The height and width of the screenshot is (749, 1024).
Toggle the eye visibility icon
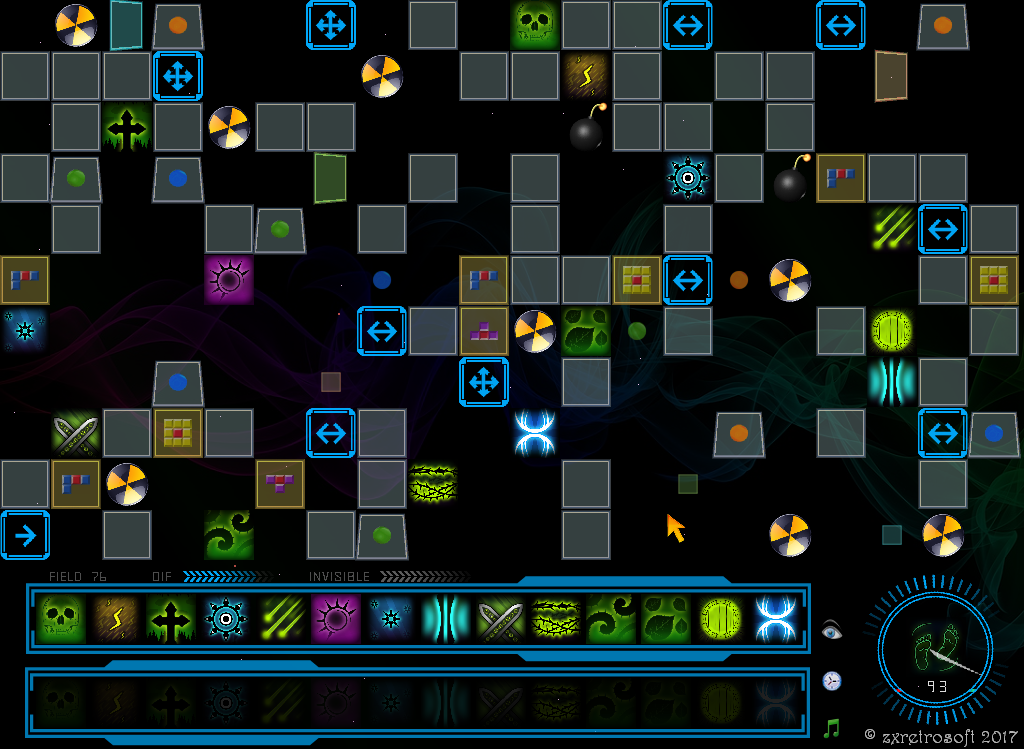(x=832, y=630)
